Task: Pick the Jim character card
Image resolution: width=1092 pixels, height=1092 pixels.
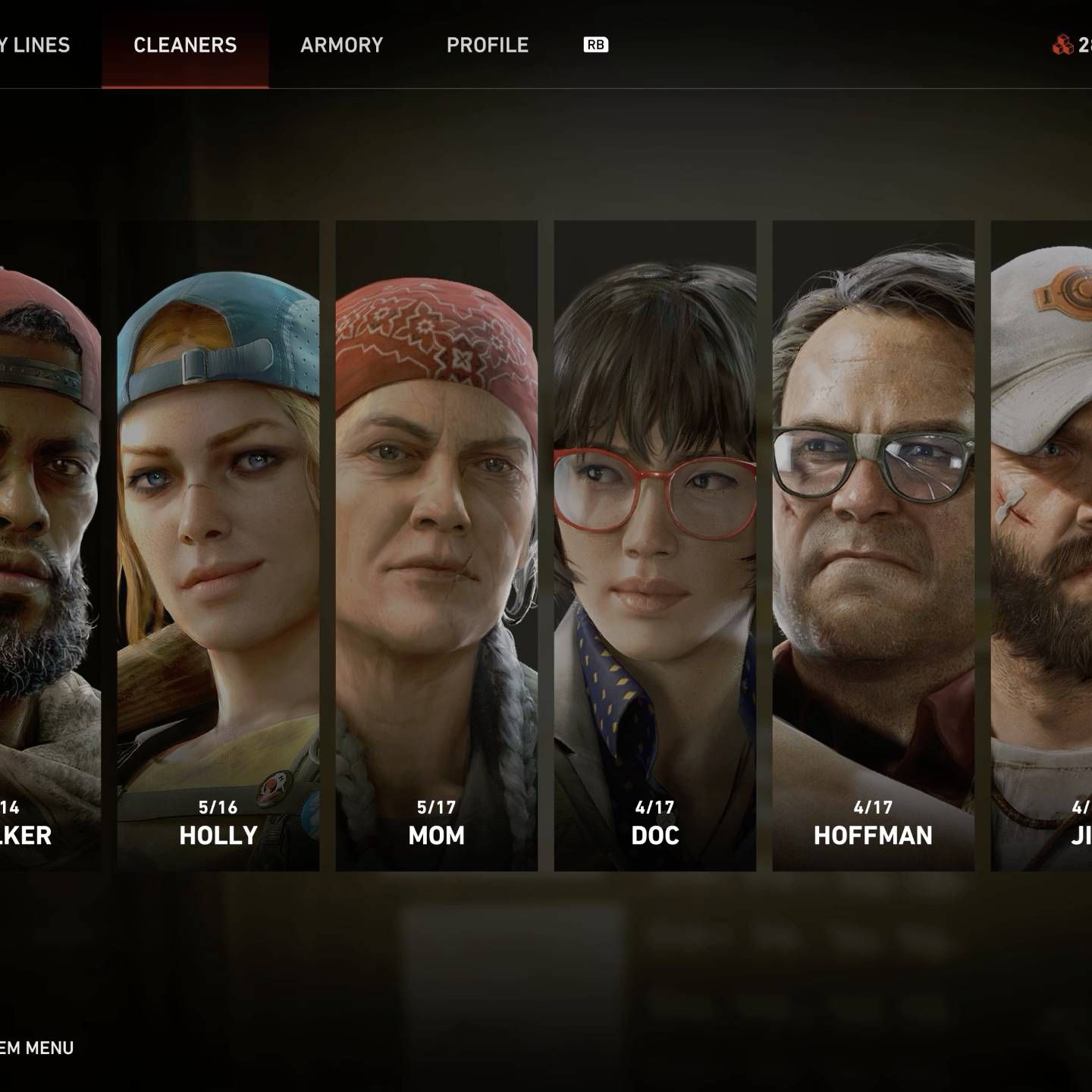Action: pos(1043,546)
